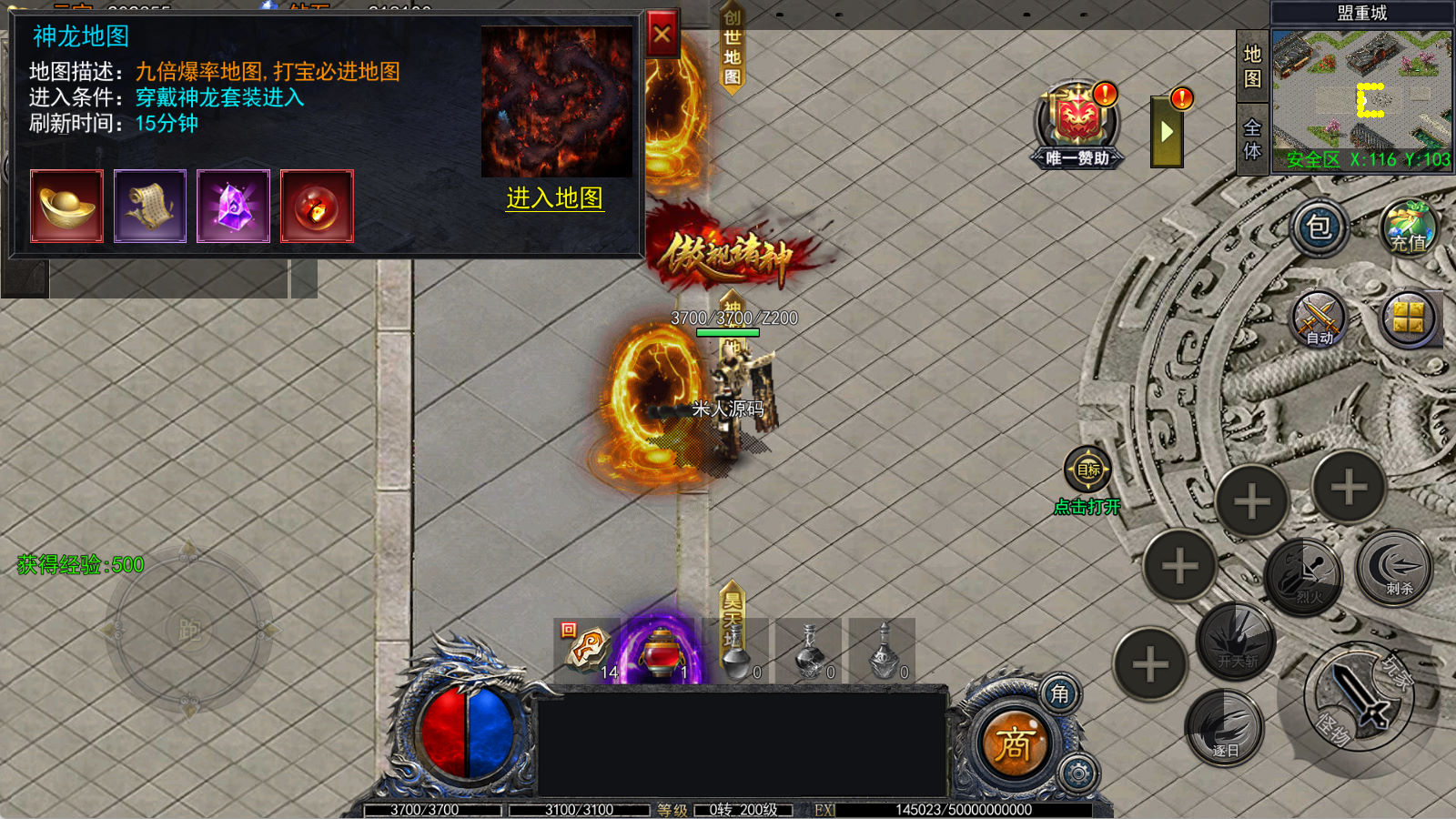1456x819 pixels.
Task: Expand the yellow arrow side panel
Action: click(1167, 133)
